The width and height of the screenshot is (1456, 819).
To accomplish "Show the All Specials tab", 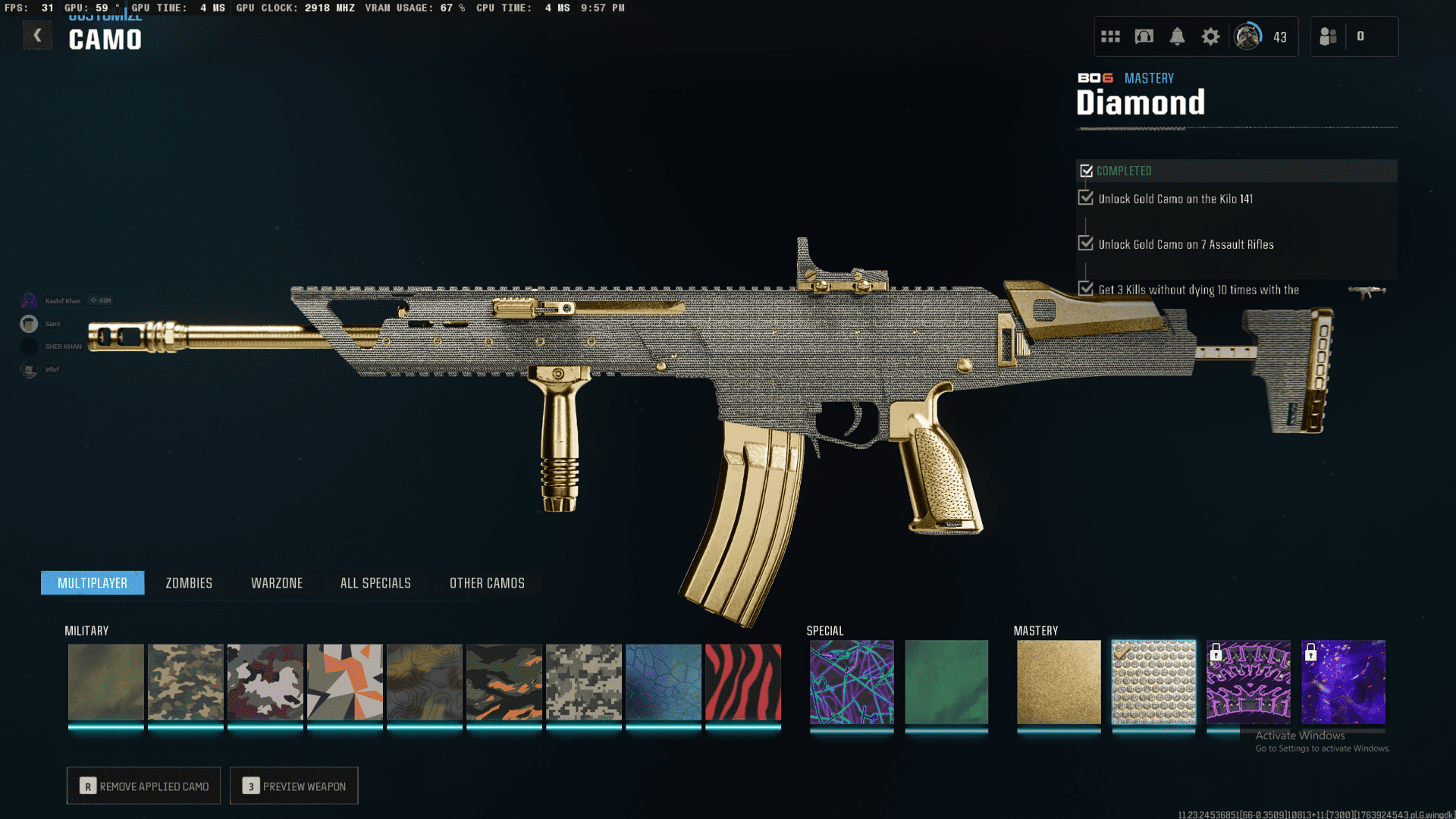I will [x=375, y=583].
